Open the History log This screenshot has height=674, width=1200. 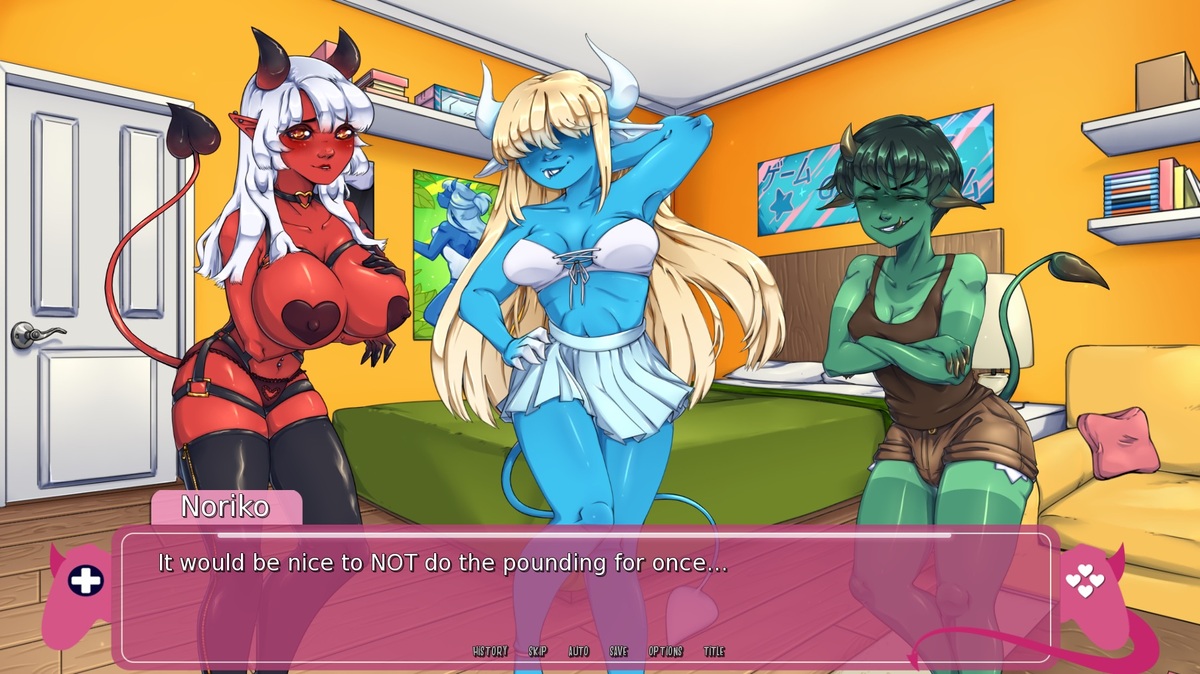[x=489, y=651]
